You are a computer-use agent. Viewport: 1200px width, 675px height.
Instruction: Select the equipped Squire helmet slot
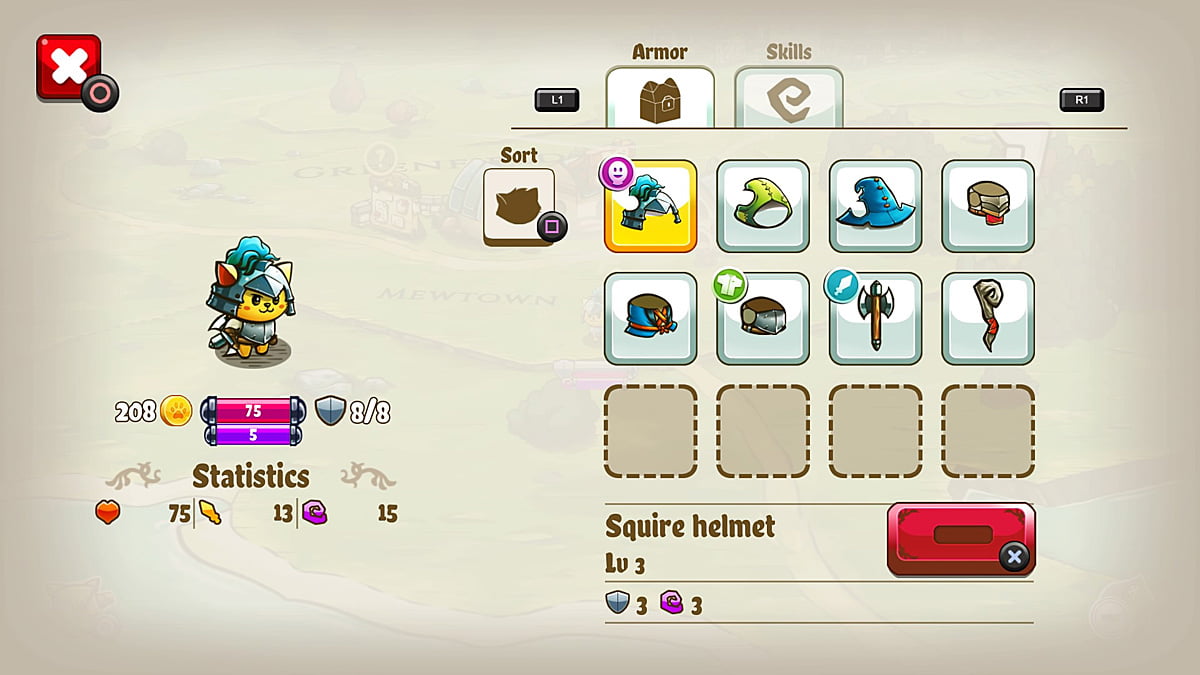click(650, 206)
